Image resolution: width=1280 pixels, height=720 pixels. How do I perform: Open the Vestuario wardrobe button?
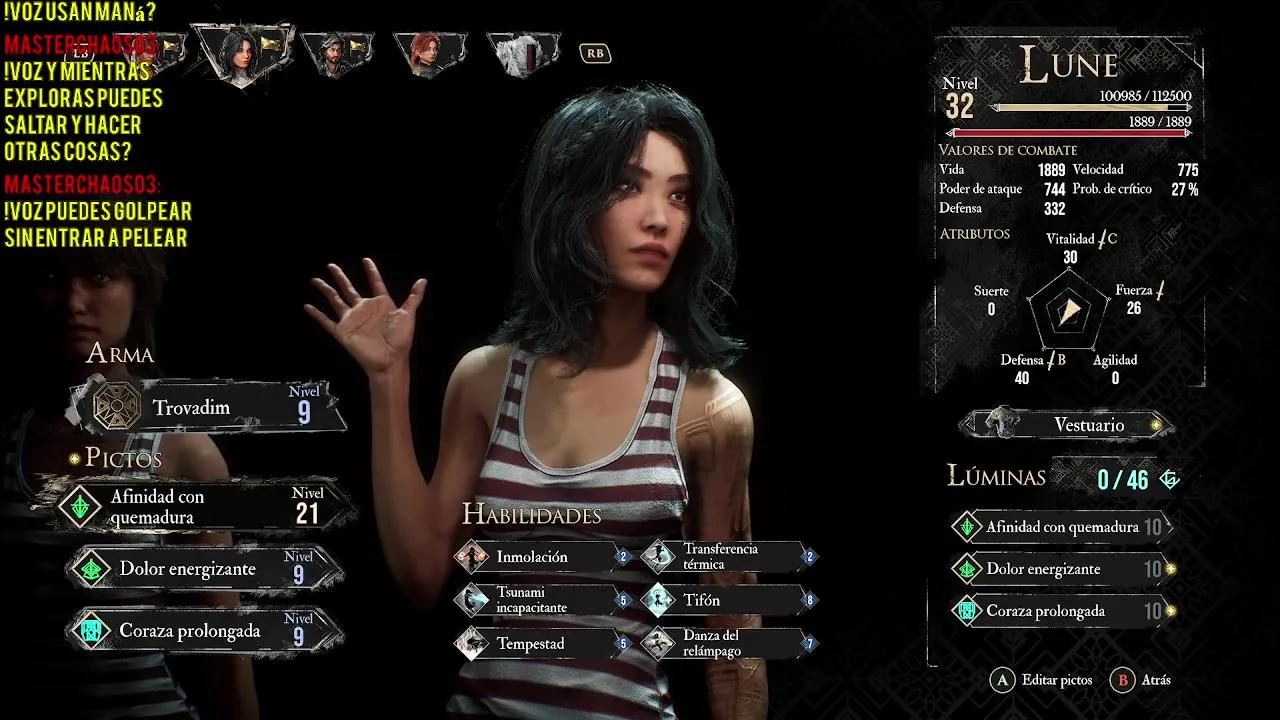point(1066,425)
